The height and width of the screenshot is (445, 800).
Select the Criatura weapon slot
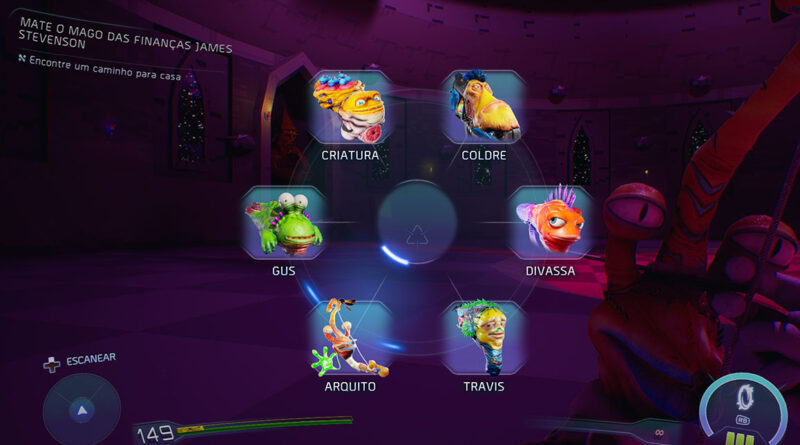[x=349, y=108]
